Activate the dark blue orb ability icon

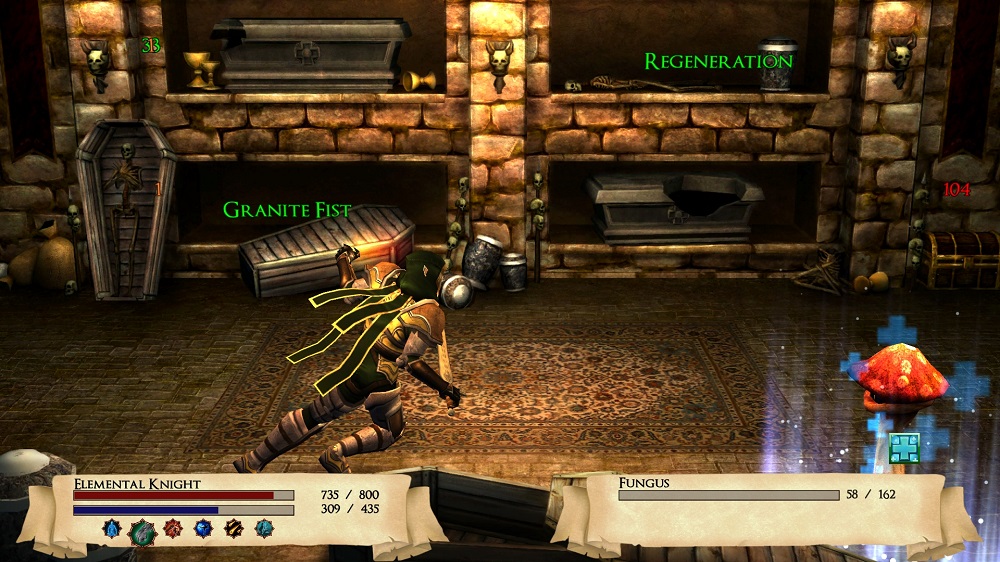tap(203, 529)
